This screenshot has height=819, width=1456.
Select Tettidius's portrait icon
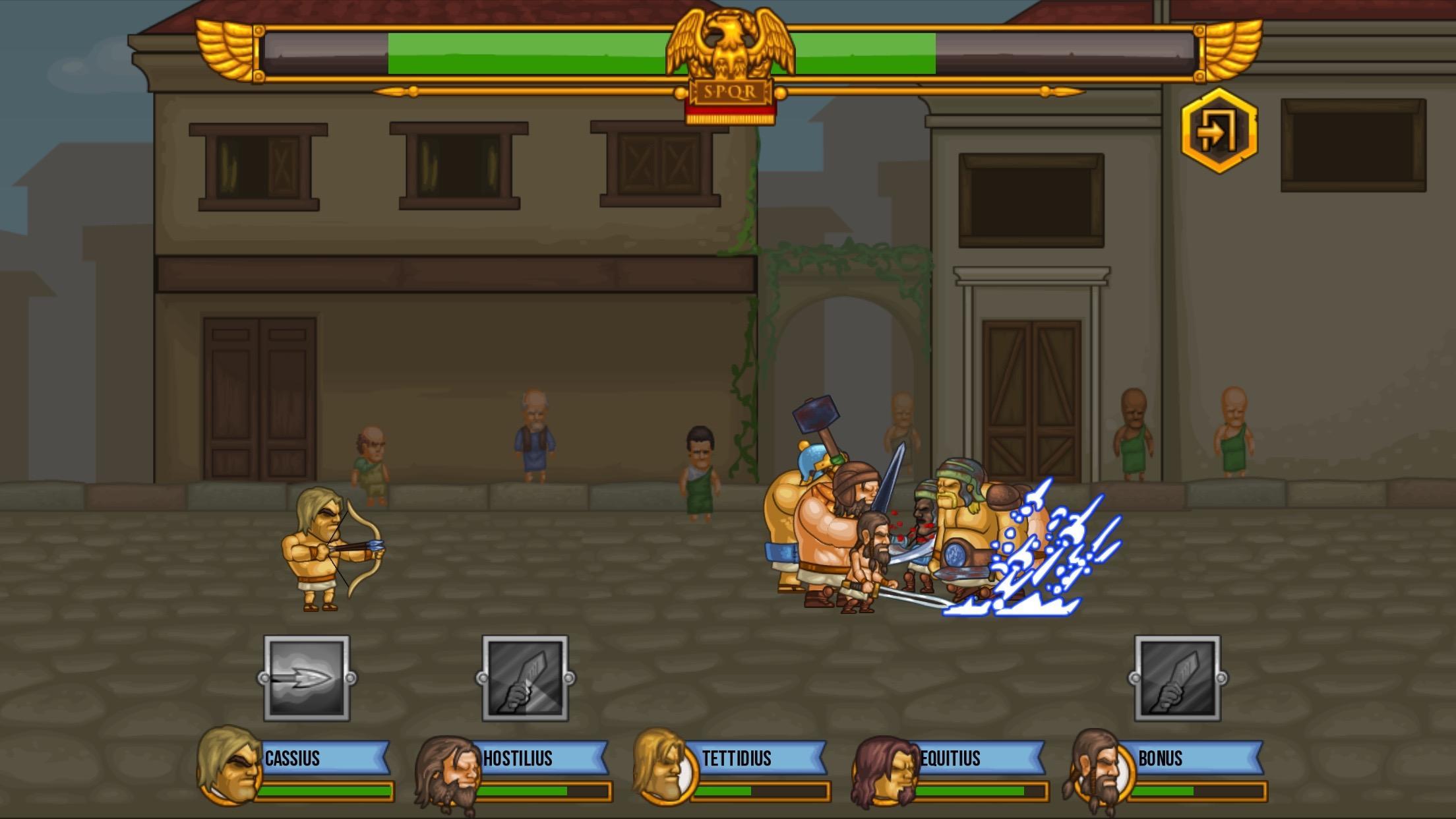667,765
